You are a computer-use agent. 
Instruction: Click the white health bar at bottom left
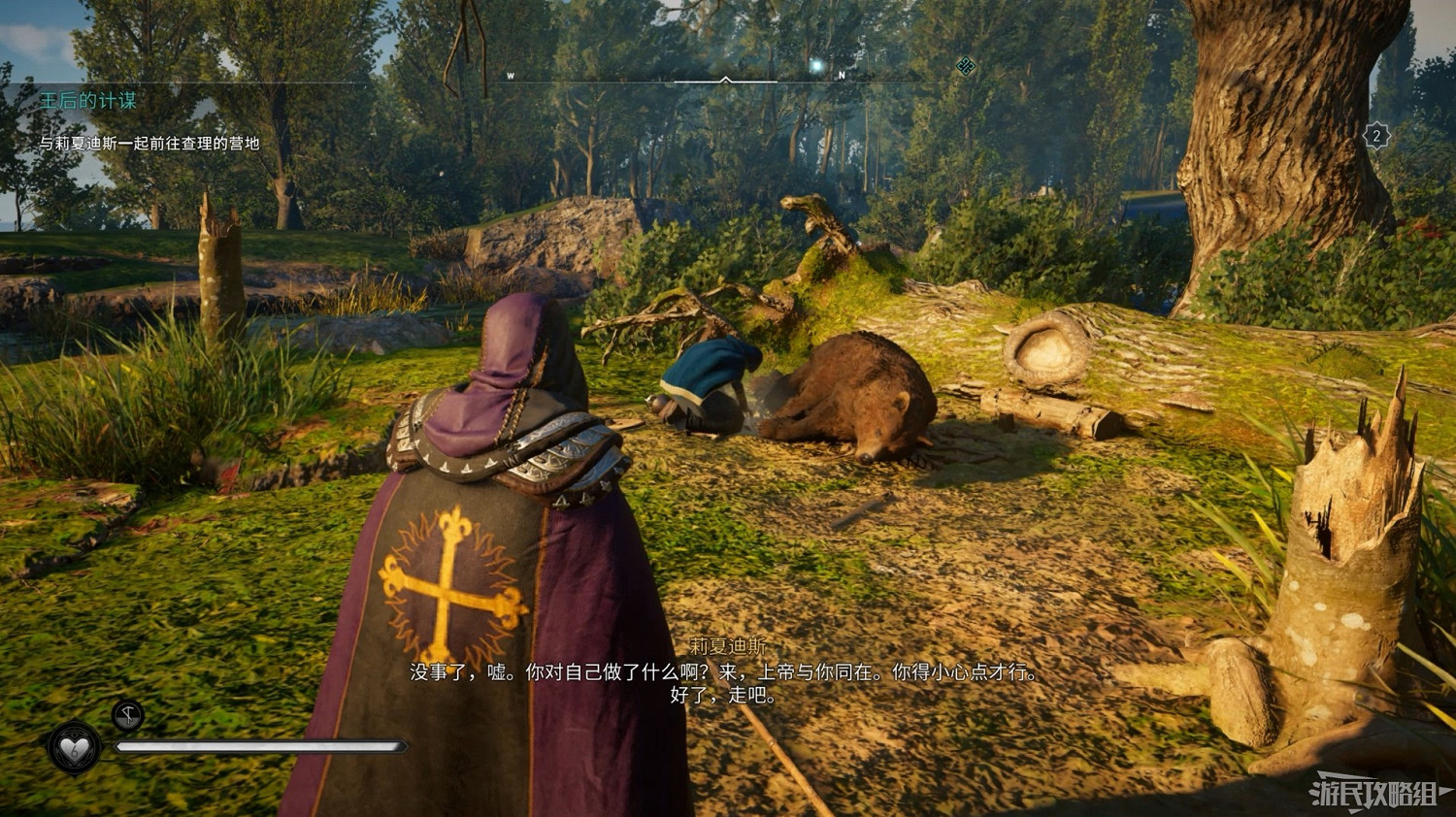(262, 747)
